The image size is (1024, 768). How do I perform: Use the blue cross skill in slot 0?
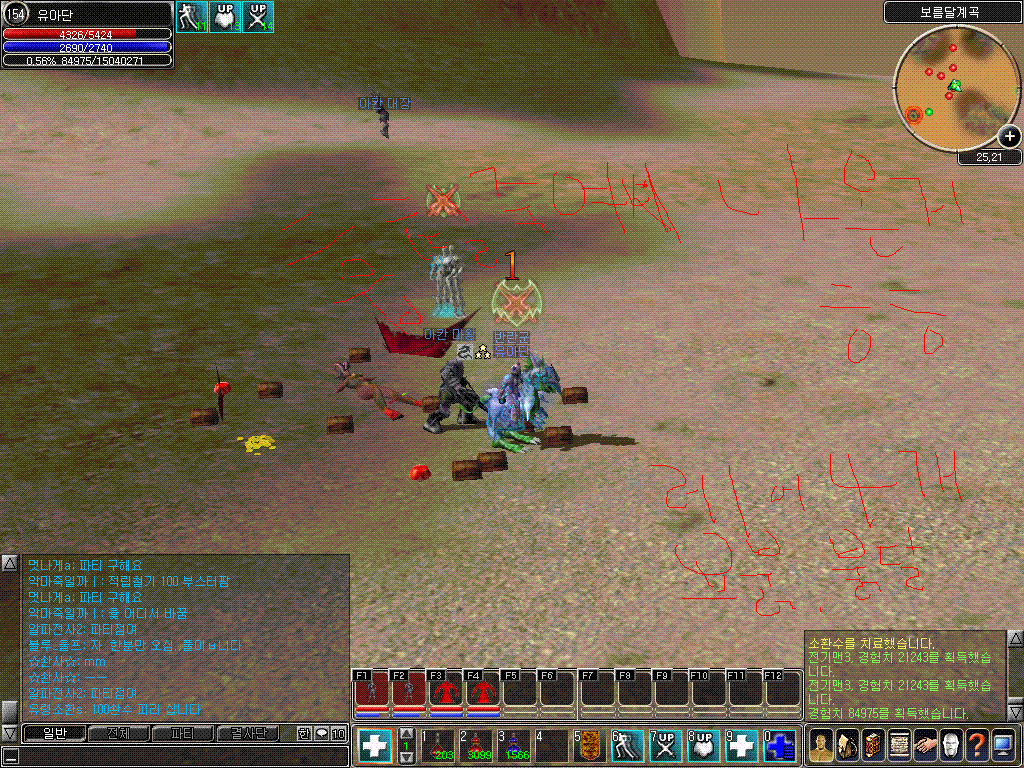click(x=780, y=746)
